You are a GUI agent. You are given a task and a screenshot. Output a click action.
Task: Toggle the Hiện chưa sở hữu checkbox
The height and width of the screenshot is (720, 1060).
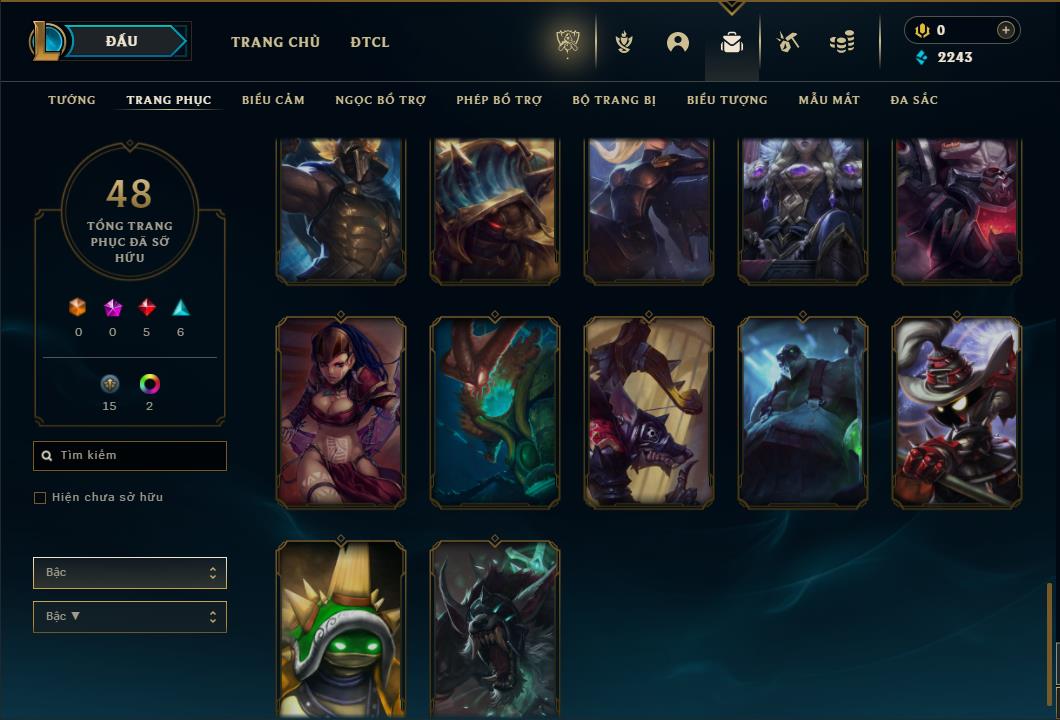point(40,498)
